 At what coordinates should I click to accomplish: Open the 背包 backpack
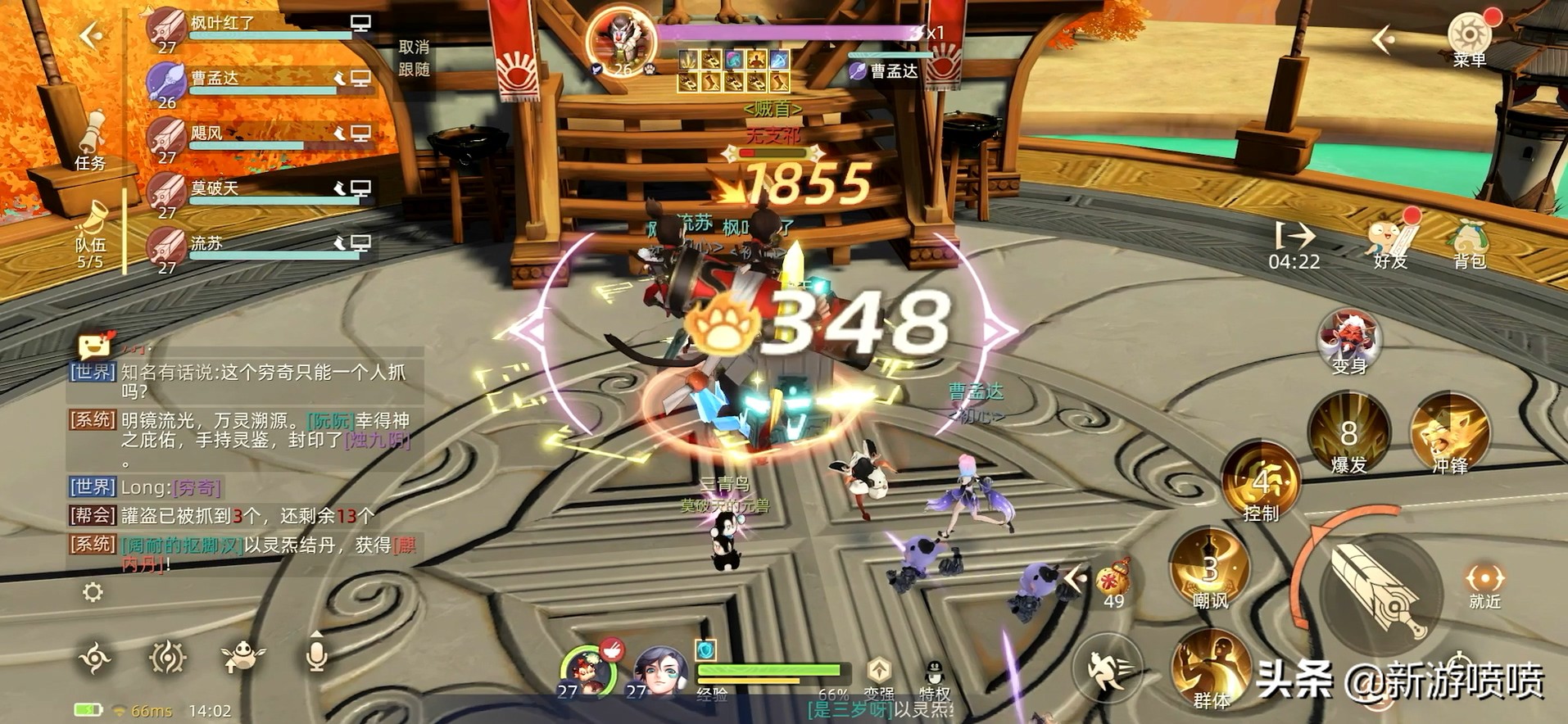tap(1469, 242)
